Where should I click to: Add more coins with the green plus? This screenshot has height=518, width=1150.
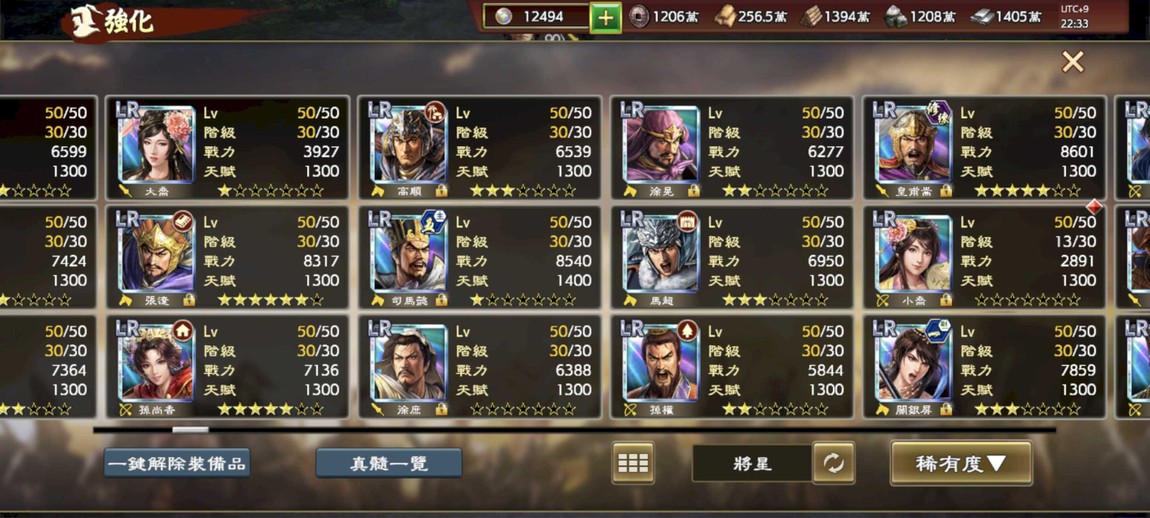(x=605, y=17)
